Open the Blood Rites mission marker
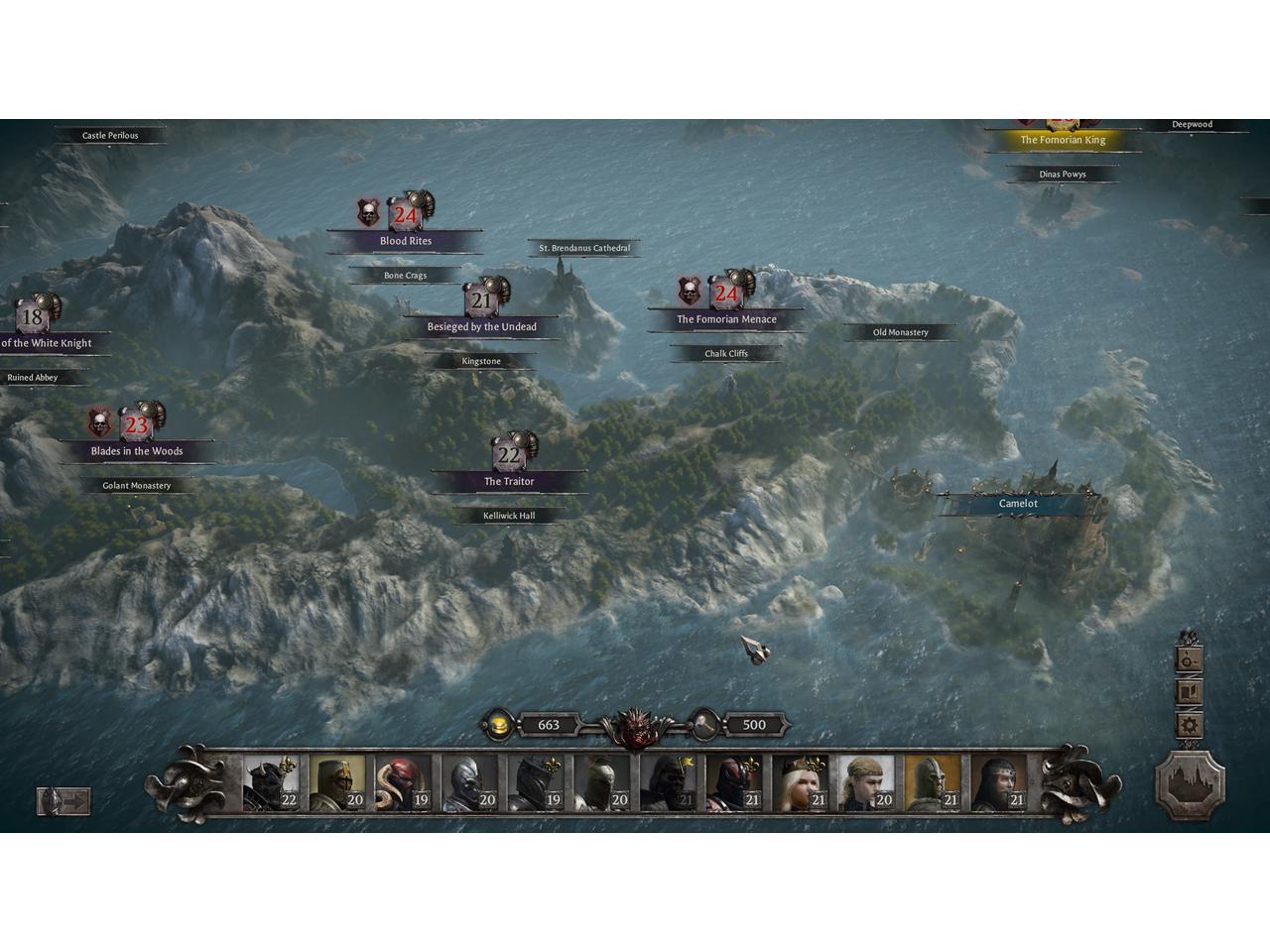 405,240
